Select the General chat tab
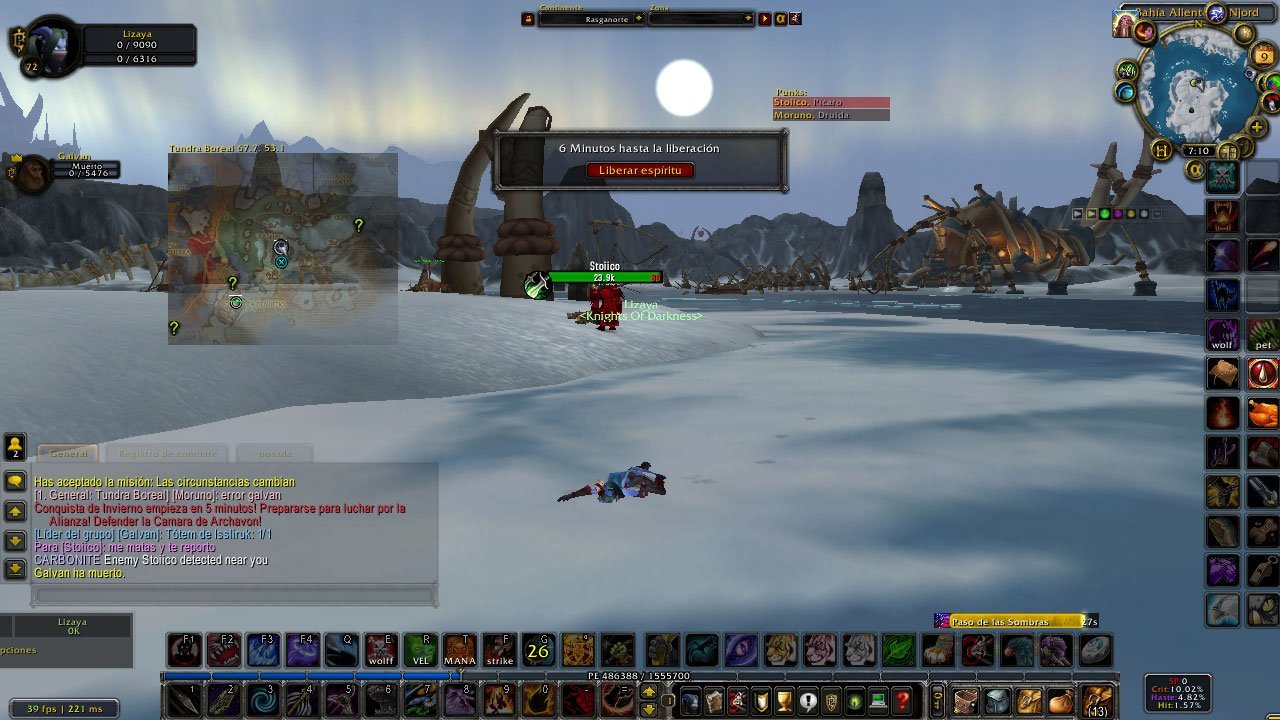 68,454
